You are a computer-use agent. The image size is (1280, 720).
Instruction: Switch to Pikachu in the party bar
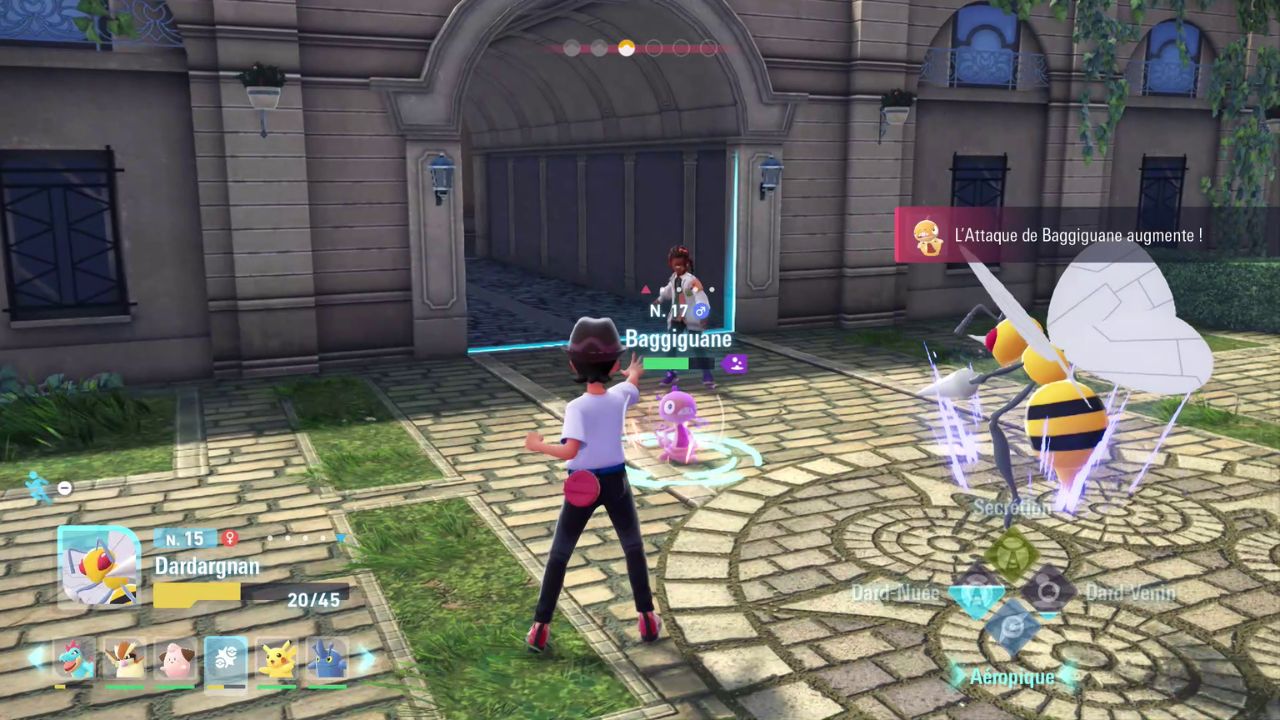coord(277,658)
